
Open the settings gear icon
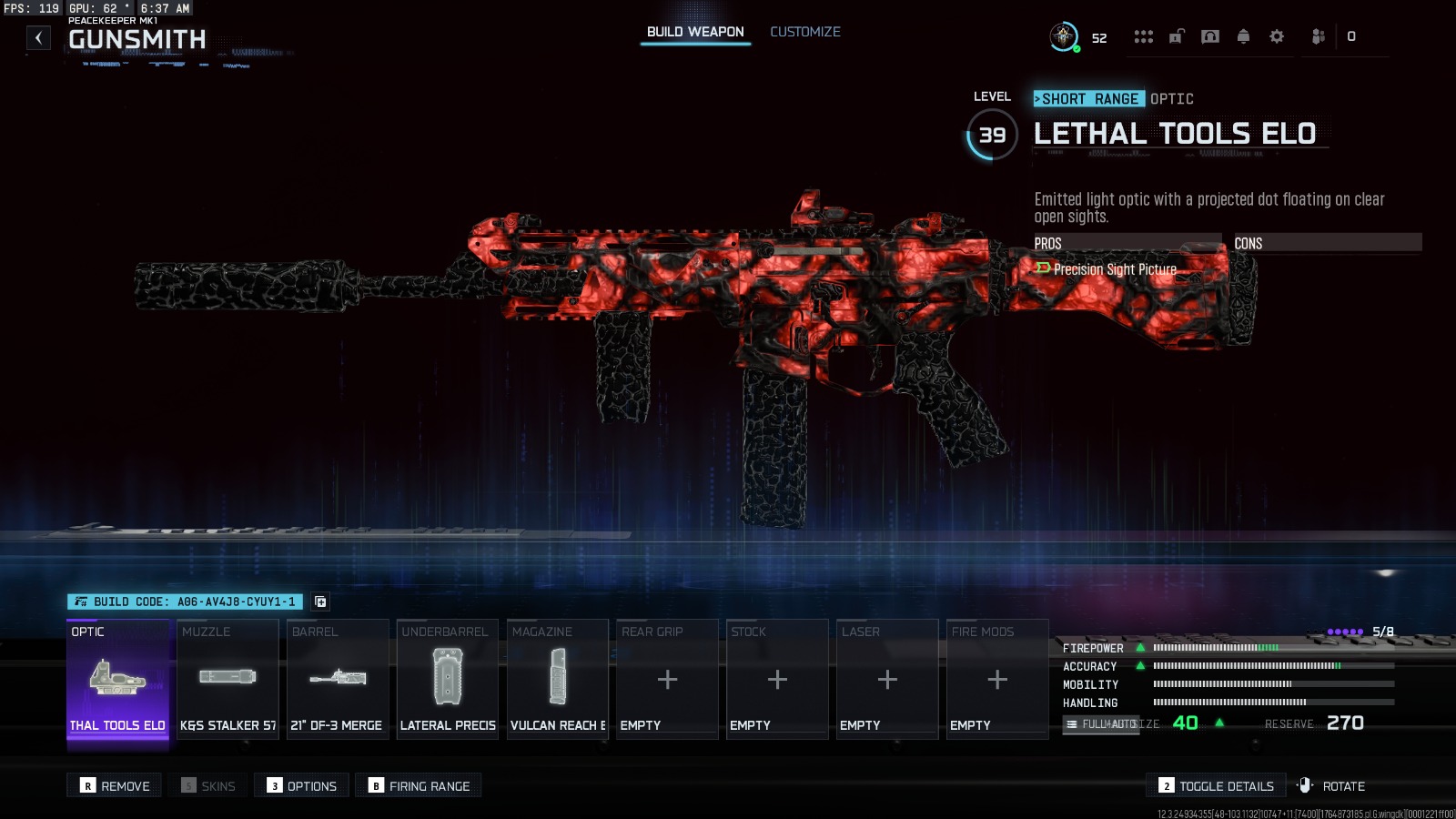tap(1277, 36)
